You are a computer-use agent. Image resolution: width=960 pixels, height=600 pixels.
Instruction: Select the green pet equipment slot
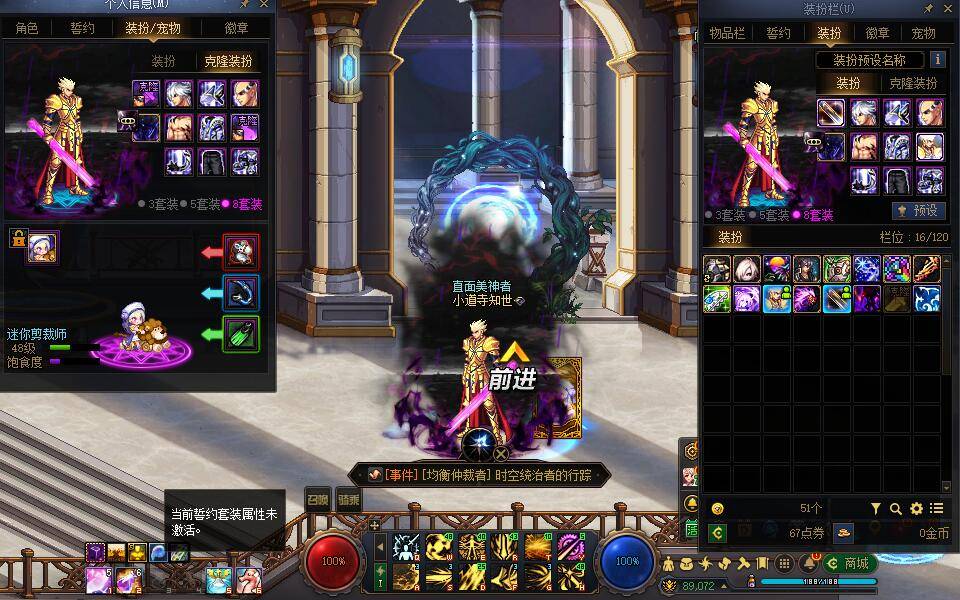[x=241, y=335]
